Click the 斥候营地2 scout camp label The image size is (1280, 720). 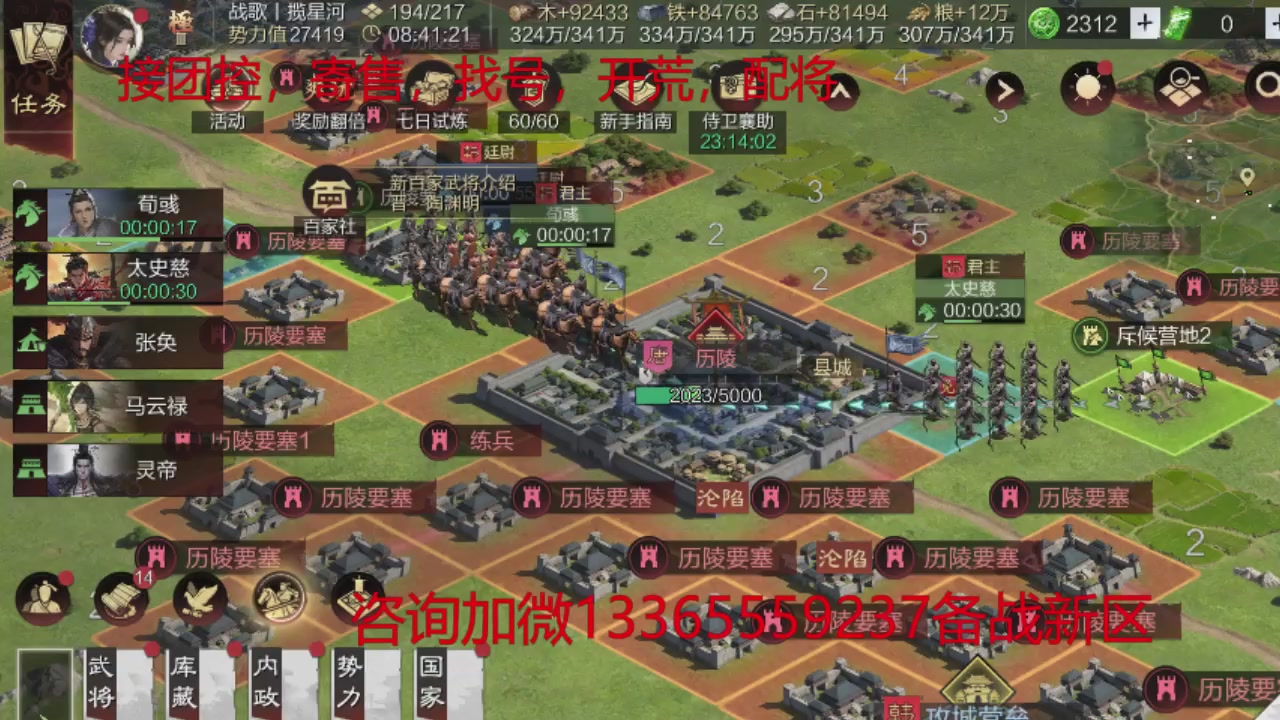click(x=1163, y=337)
